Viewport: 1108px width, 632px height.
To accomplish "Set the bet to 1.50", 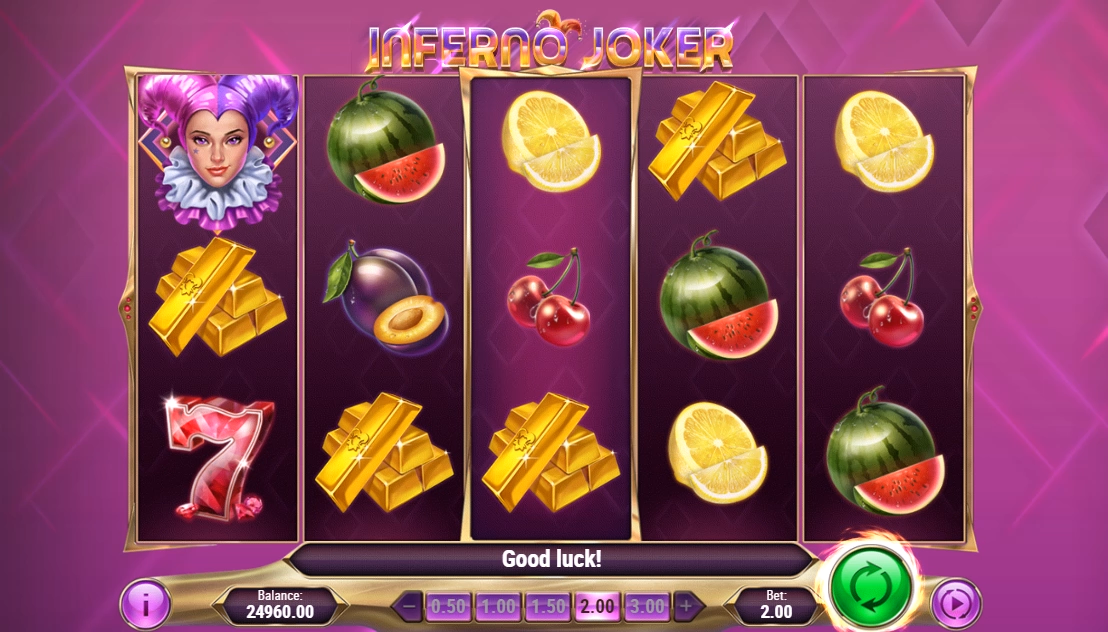I will click(x=547, y=606).
